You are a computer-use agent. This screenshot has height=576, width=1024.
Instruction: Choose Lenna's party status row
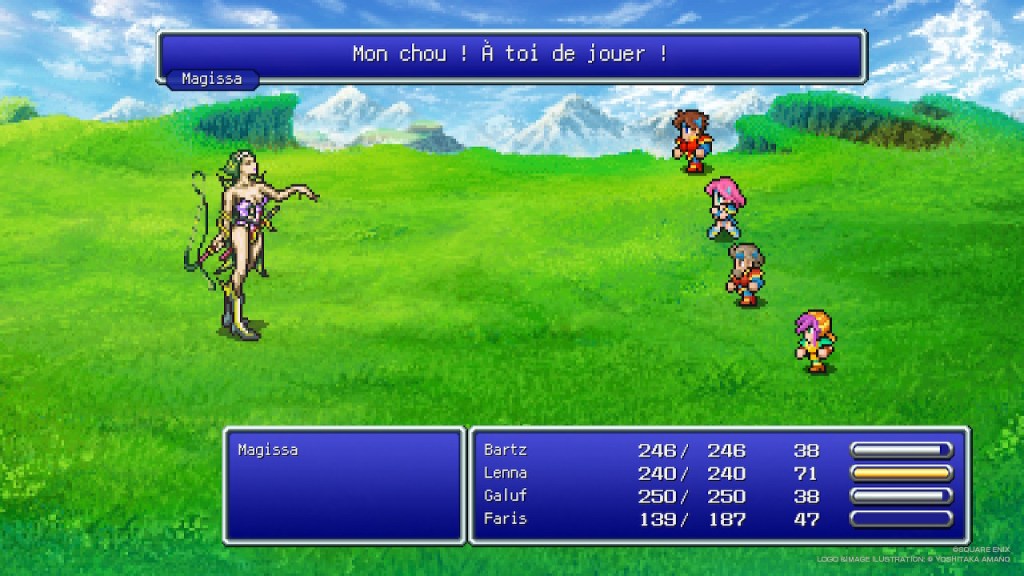click(505, 473)
